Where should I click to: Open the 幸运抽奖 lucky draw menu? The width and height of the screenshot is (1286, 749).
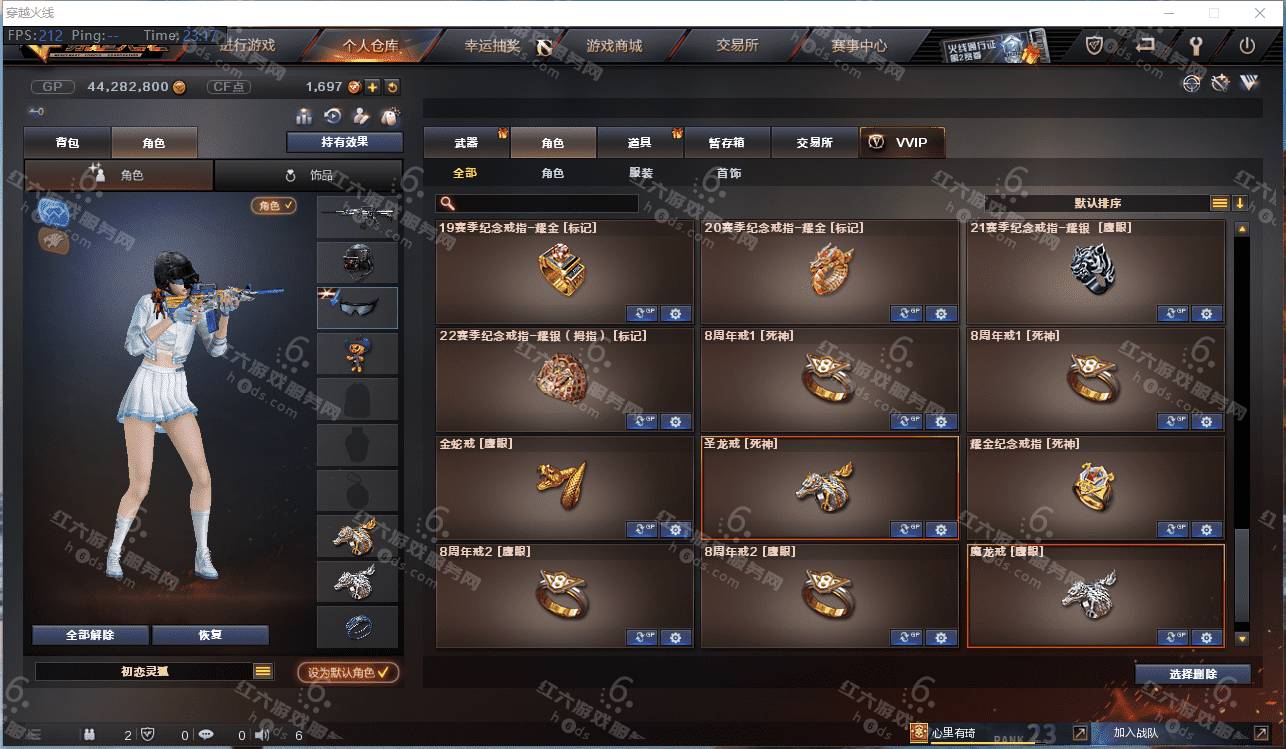pyautogui.click(x=492, y=46)
